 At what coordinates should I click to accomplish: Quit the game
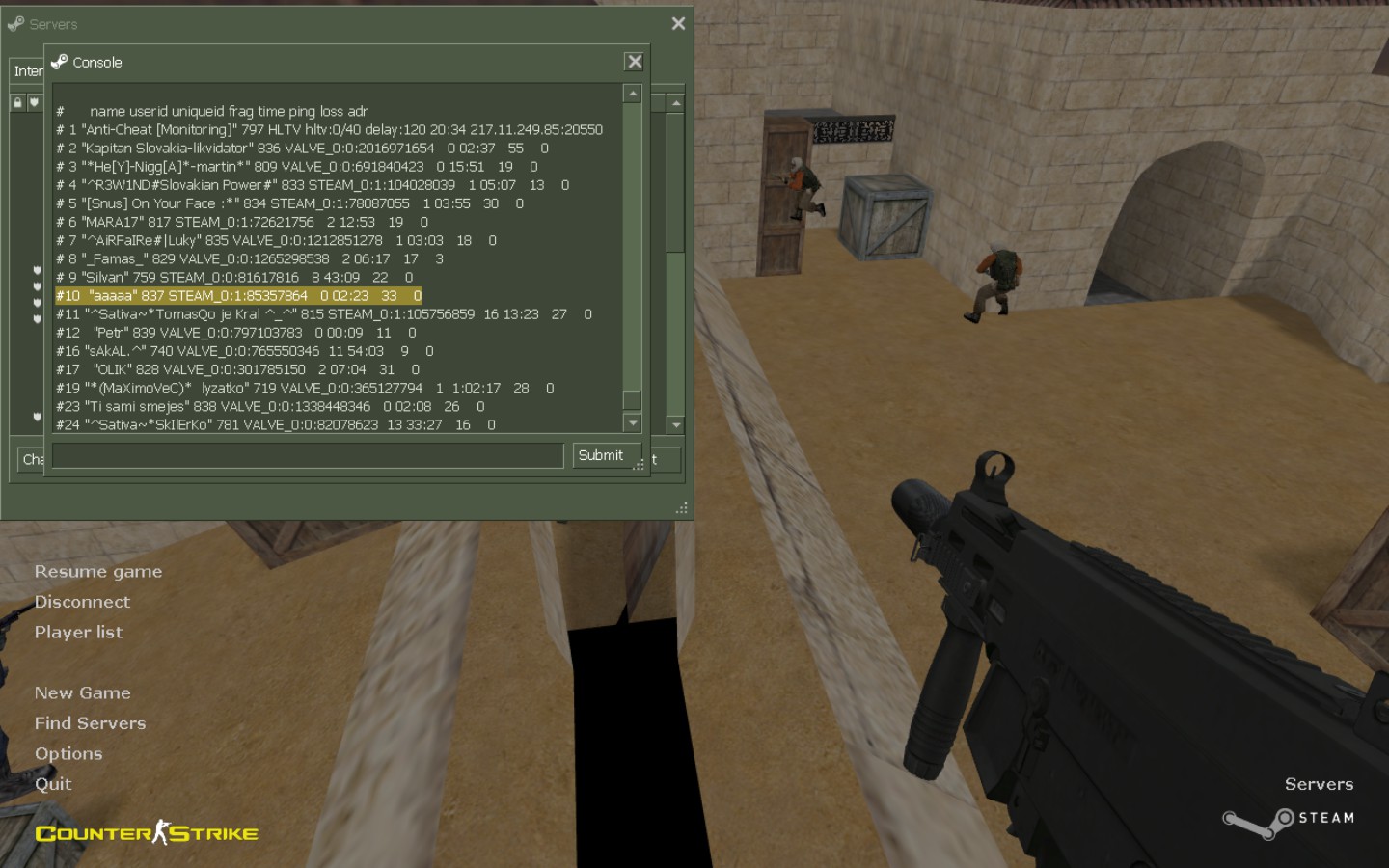(53, 784)
